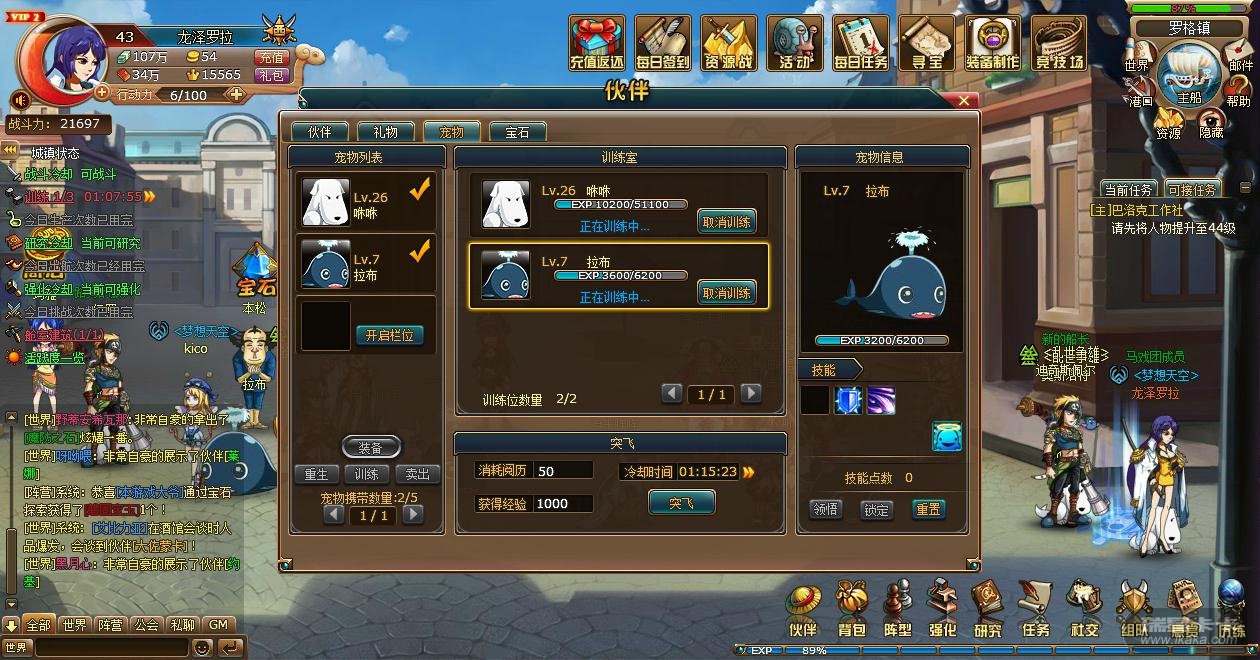Reset skills with the 重置 button
Screen dimensions: 1260x660
tap(928, 509)
